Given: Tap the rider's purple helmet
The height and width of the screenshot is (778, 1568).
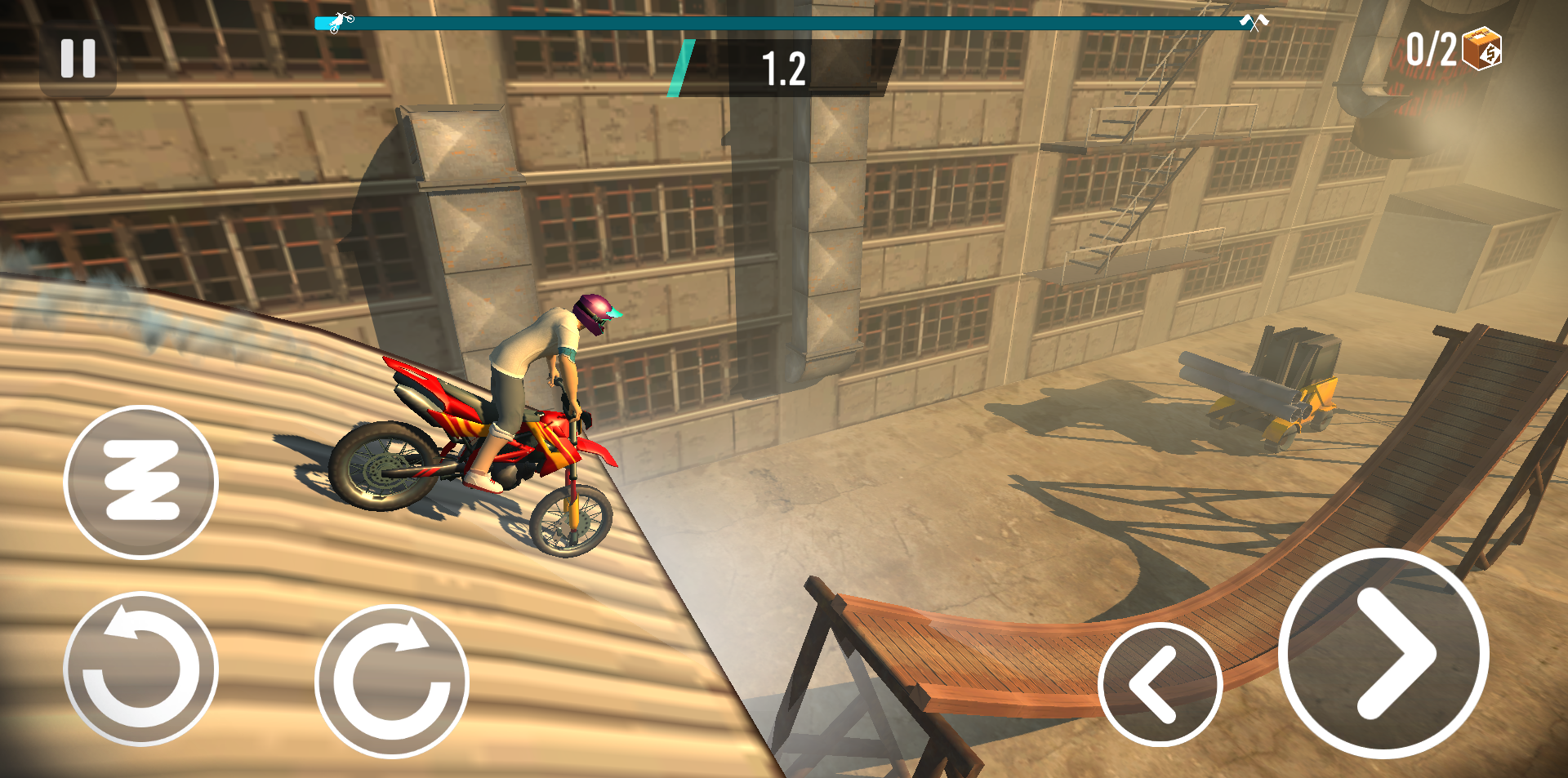Looking at the screenshot, I should [x=591, y=312].
